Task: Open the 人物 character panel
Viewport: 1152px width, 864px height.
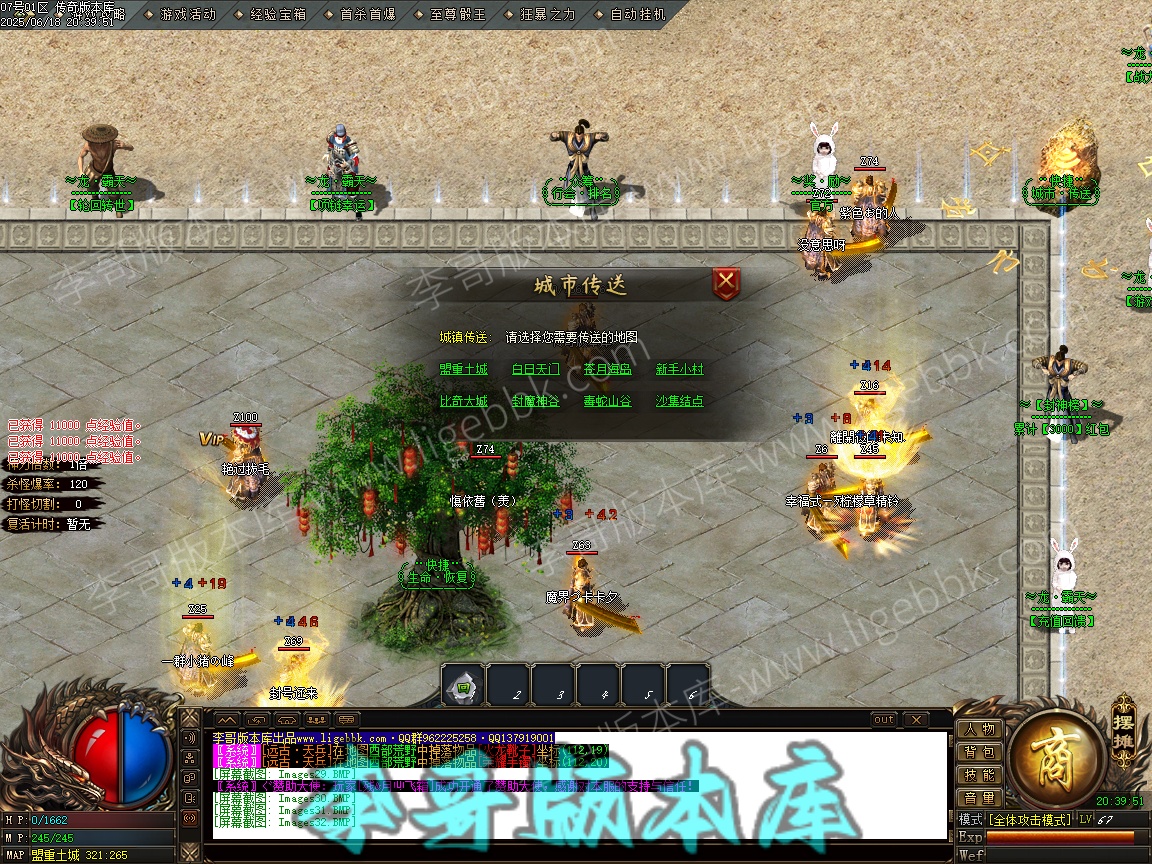Action: click(x=979, y=729)
